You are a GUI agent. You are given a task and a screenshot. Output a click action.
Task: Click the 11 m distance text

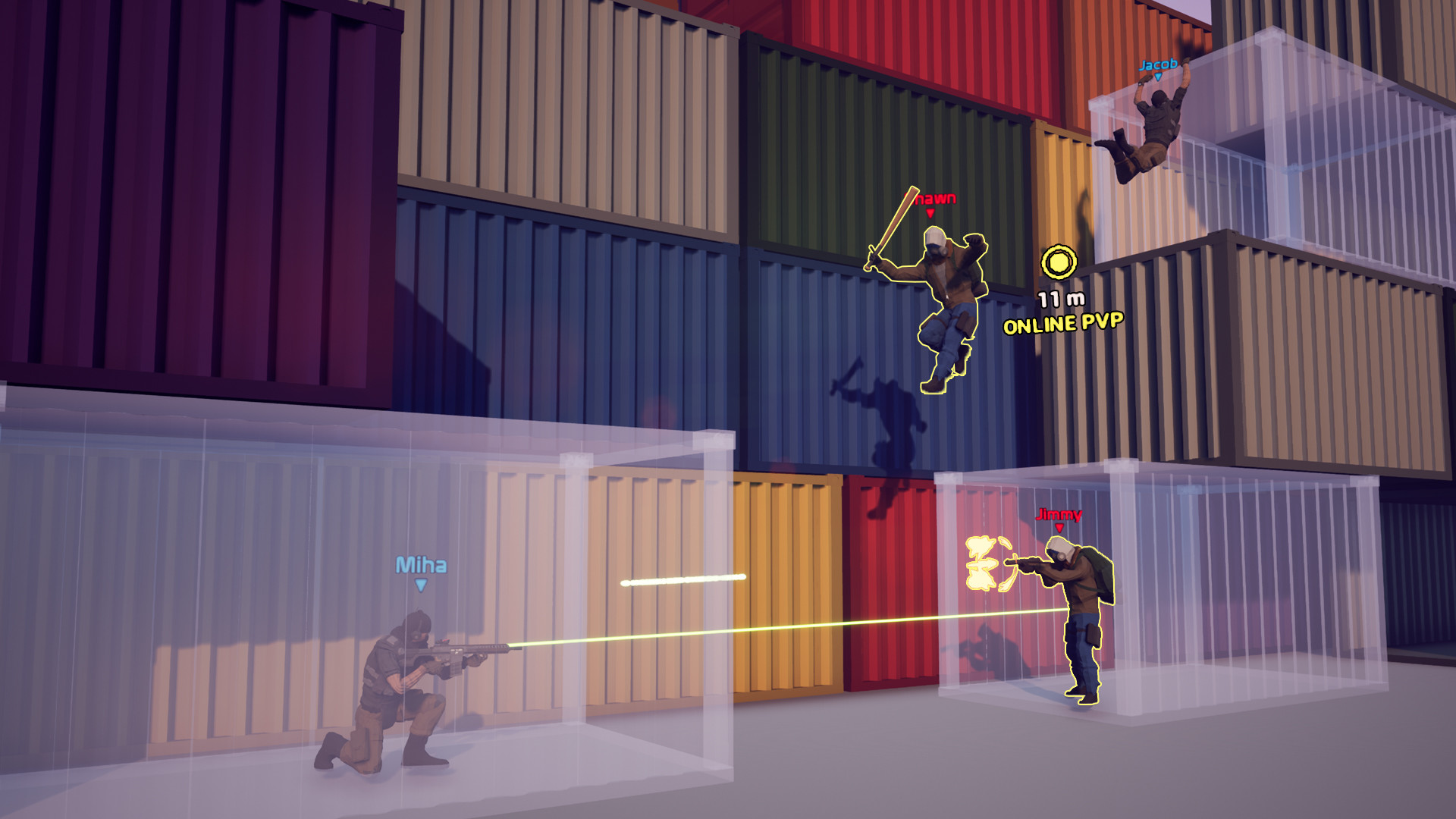[1062, 297]
